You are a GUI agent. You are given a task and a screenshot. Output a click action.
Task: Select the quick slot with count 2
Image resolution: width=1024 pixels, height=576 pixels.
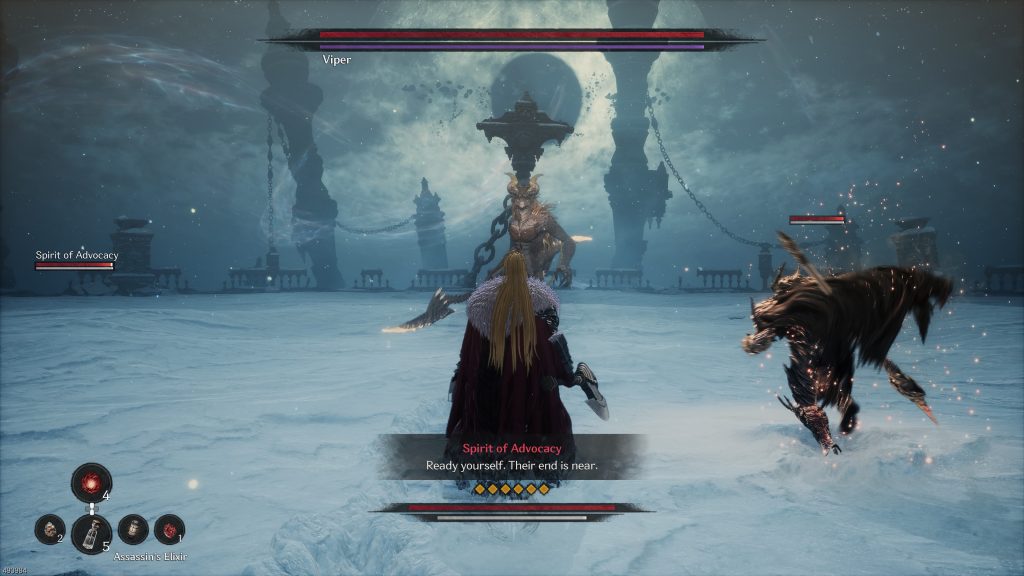click(x=49, y=529)
